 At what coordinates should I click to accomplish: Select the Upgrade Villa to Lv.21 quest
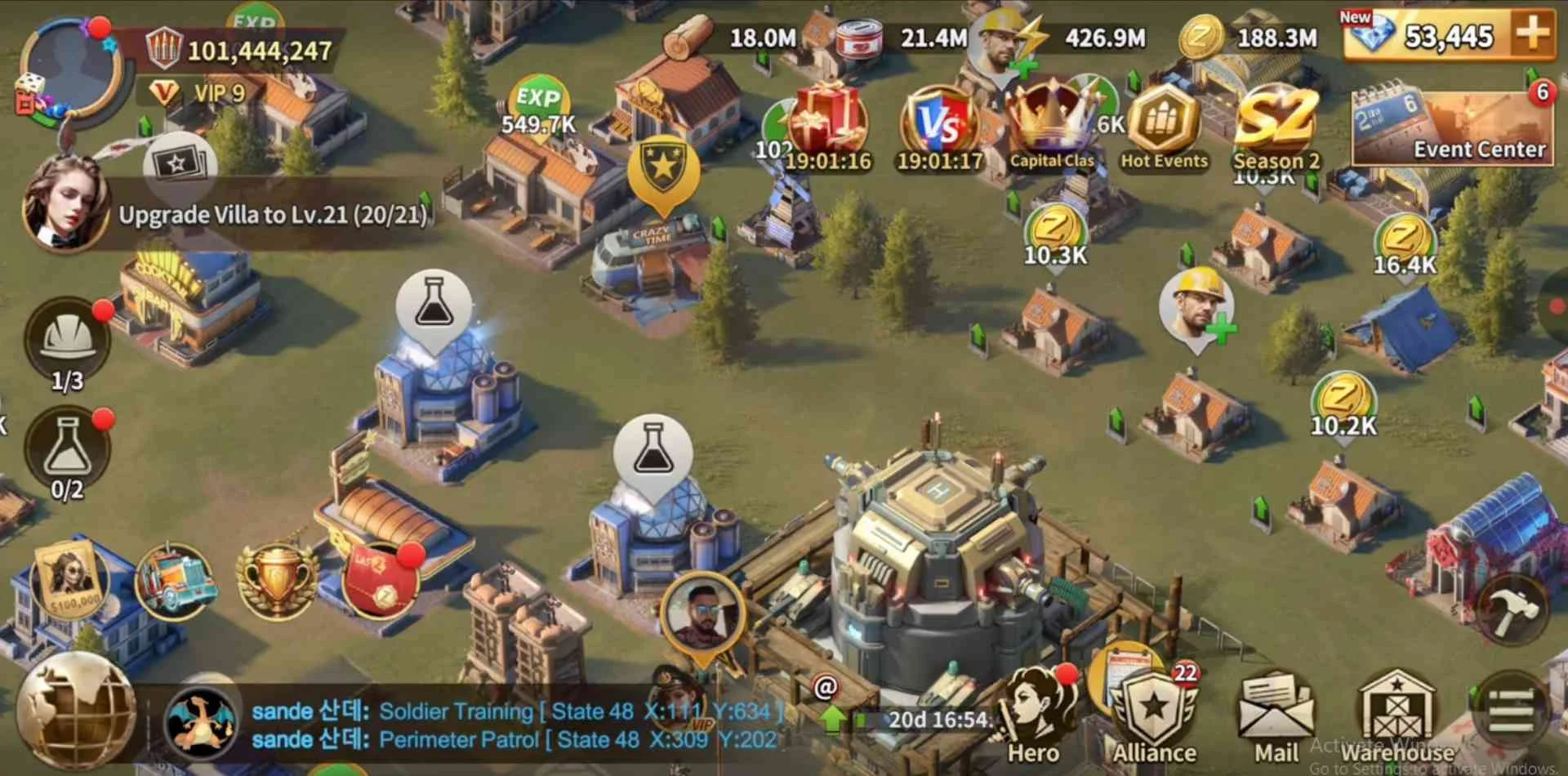click(272, 215)
